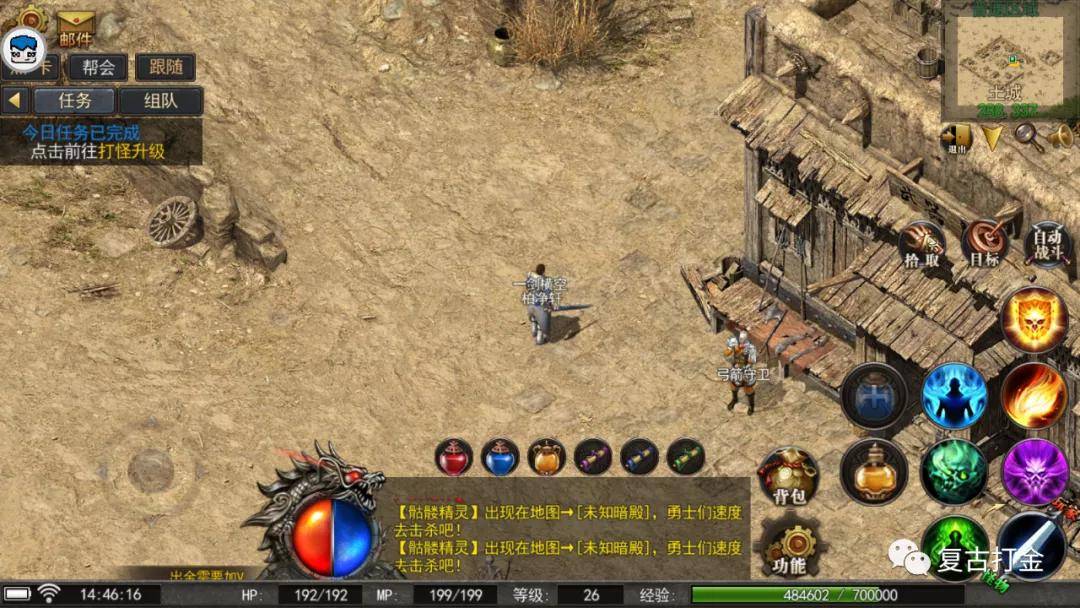Use the red health potion slot
This screenshot has width=1080, height=608.
[453, 457]
